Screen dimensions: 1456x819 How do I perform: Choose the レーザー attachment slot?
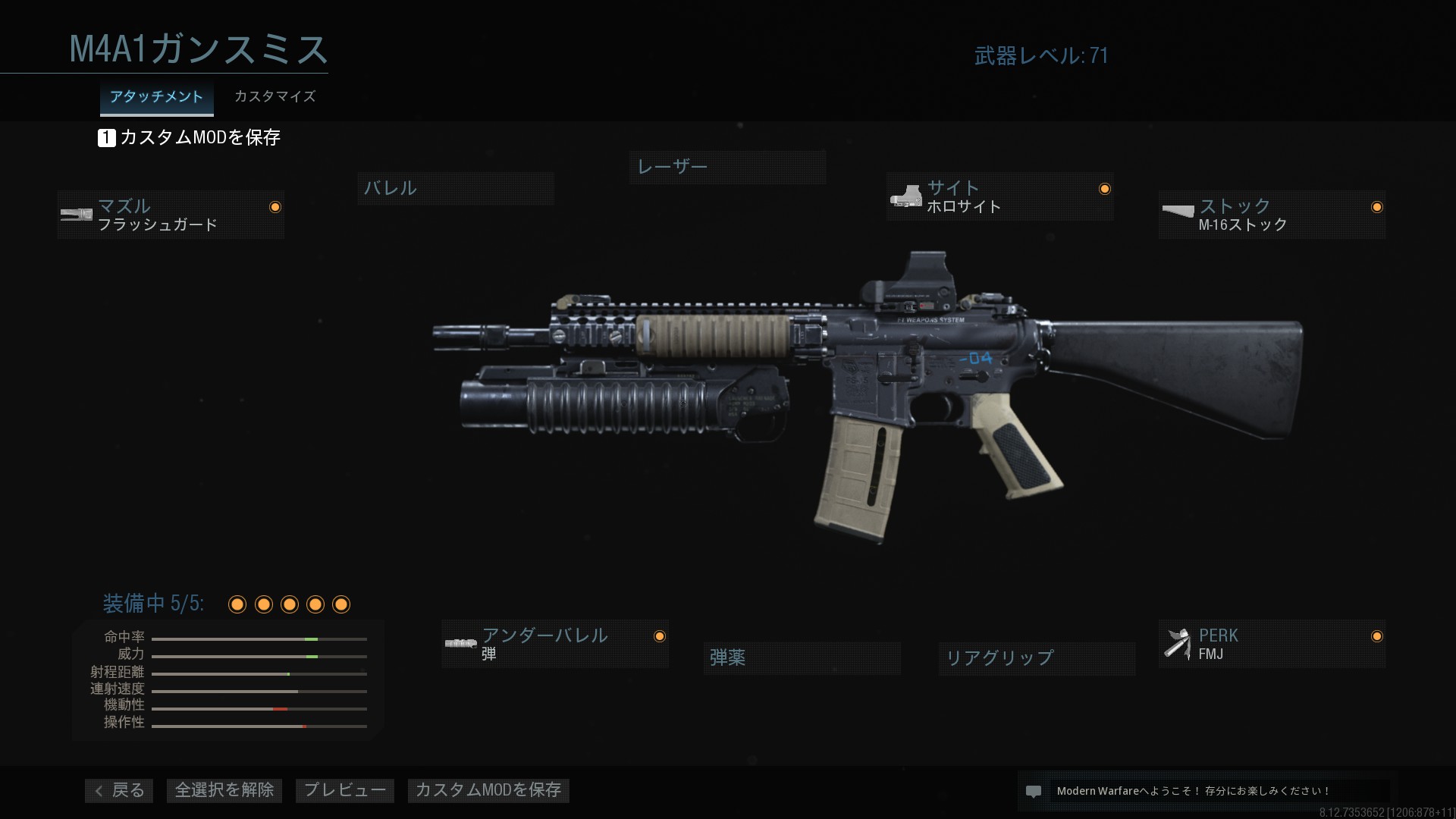[727, 167]
